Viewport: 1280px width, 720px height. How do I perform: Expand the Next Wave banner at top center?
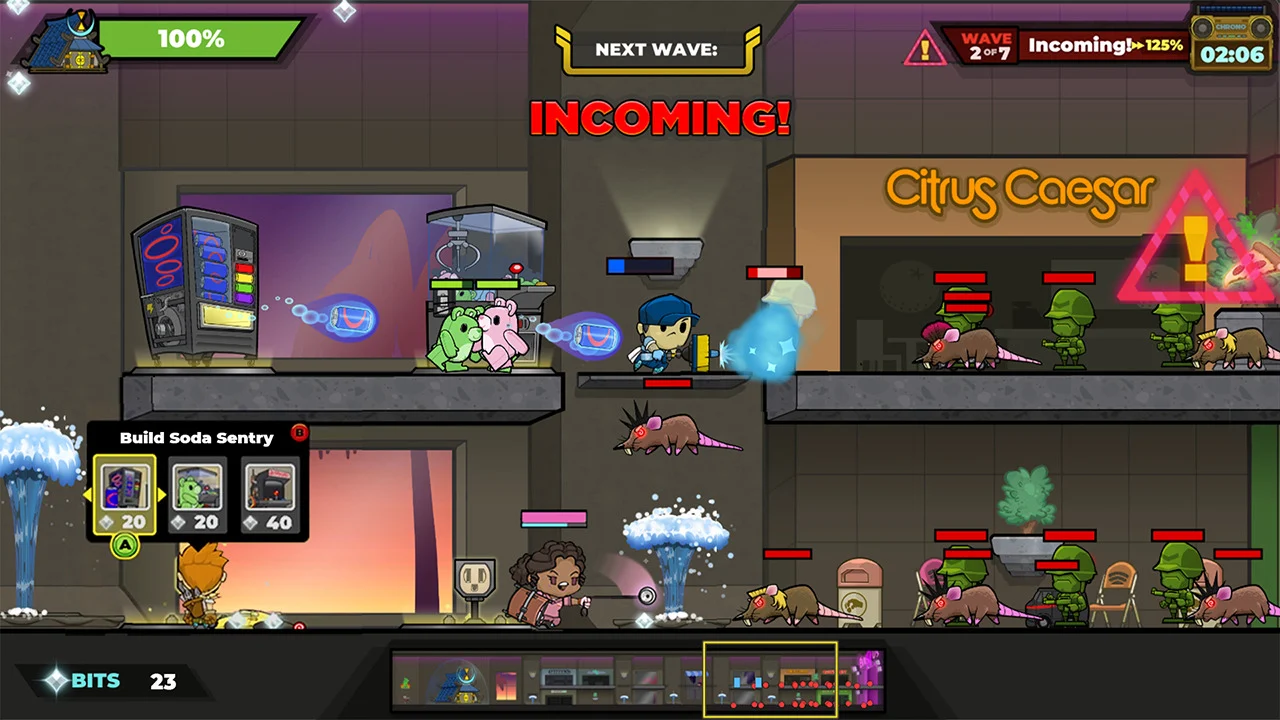[657, 48]
